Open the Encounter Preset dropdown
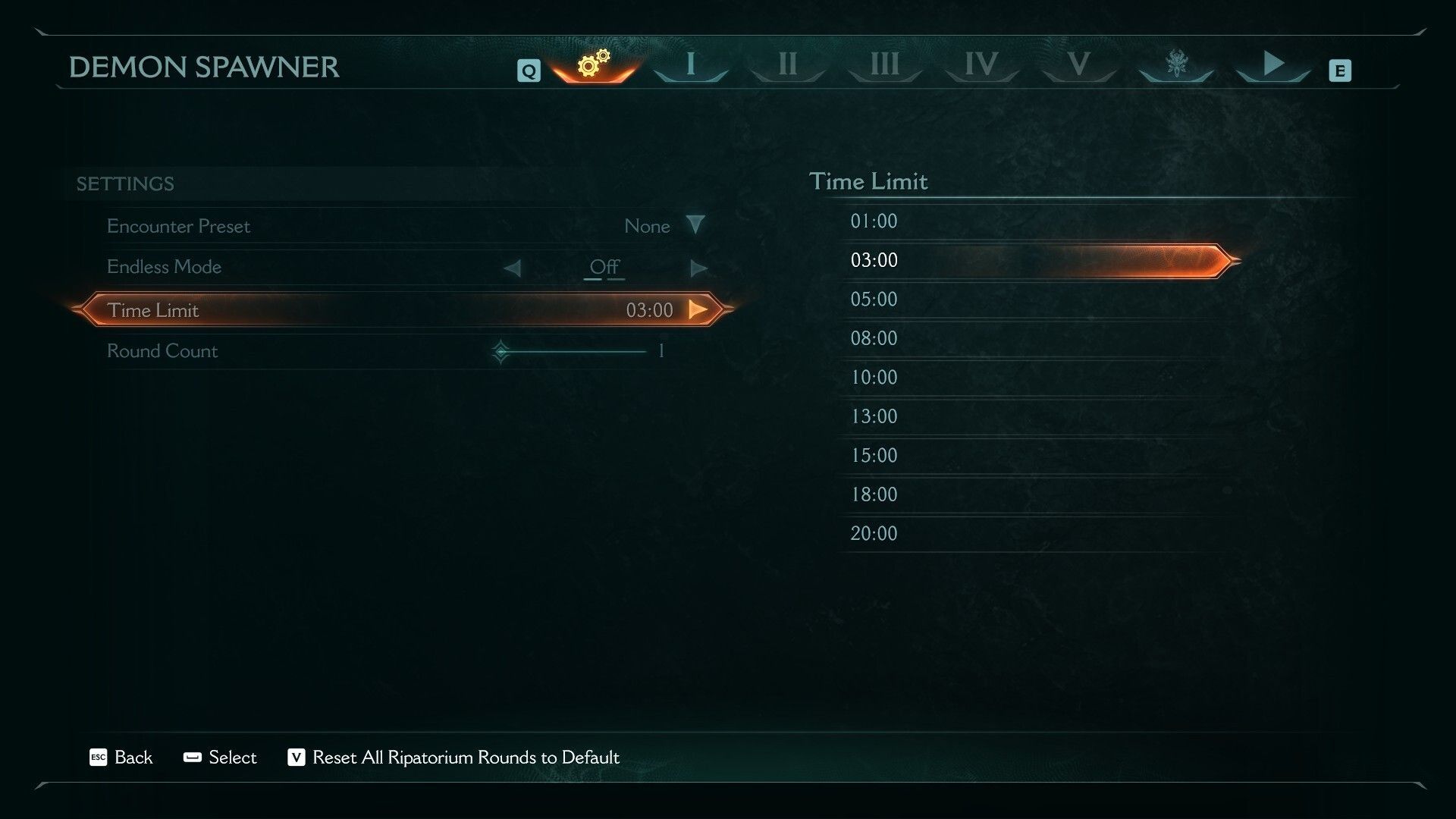The width and height of the screenshot is (1456, 819). click(697, 225)
